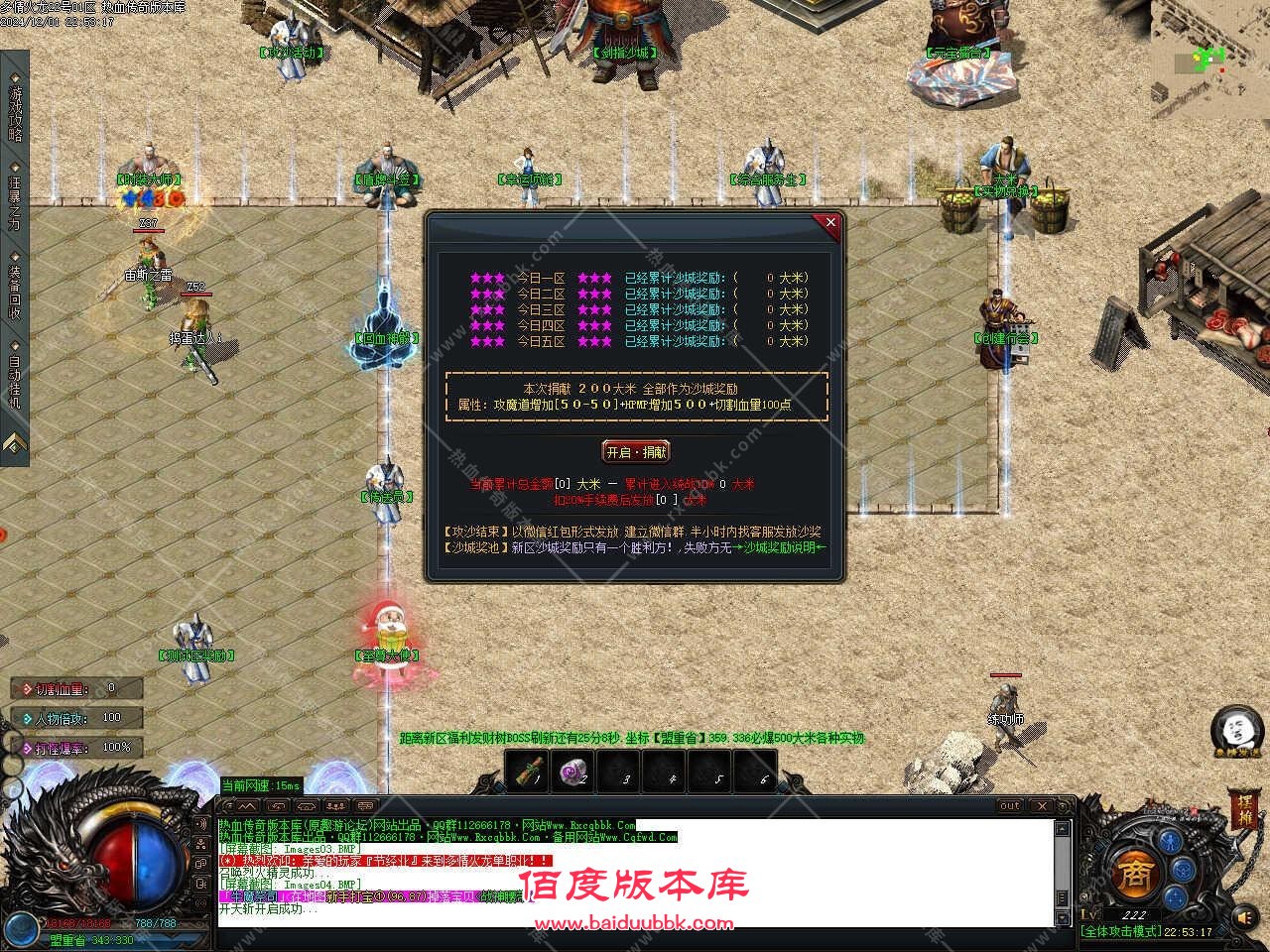Click the golden 商 merchant shop icon

1136,873
